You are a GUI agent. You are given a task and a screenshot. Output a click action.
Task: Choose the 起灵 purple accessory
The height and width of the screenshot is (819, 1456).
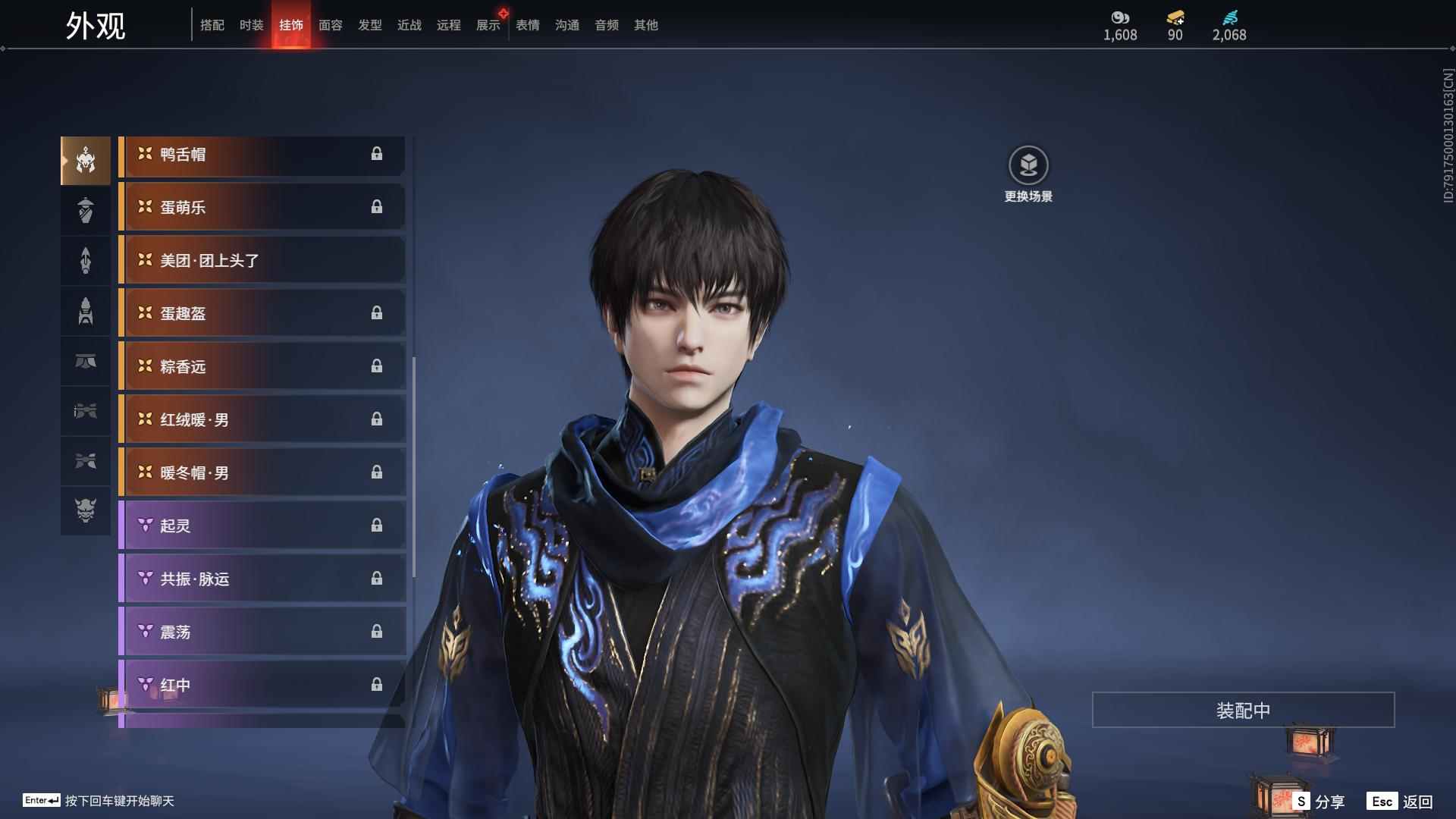click(262, 526)
